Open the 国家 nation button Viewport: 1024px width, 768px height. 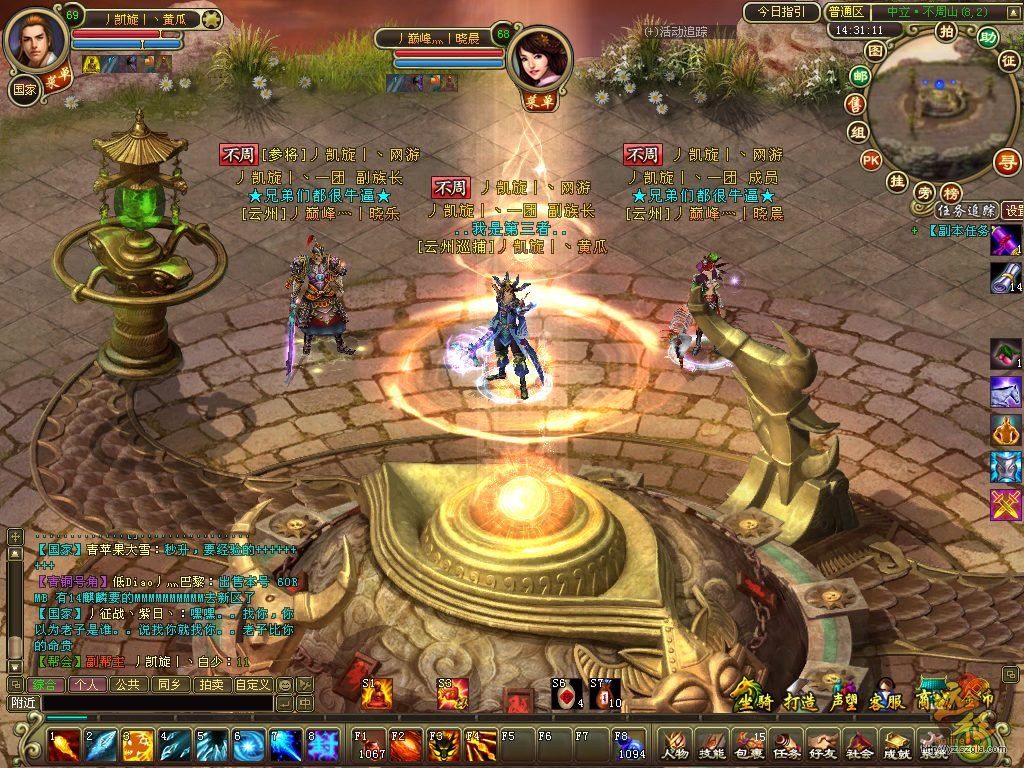coord(25,88)
